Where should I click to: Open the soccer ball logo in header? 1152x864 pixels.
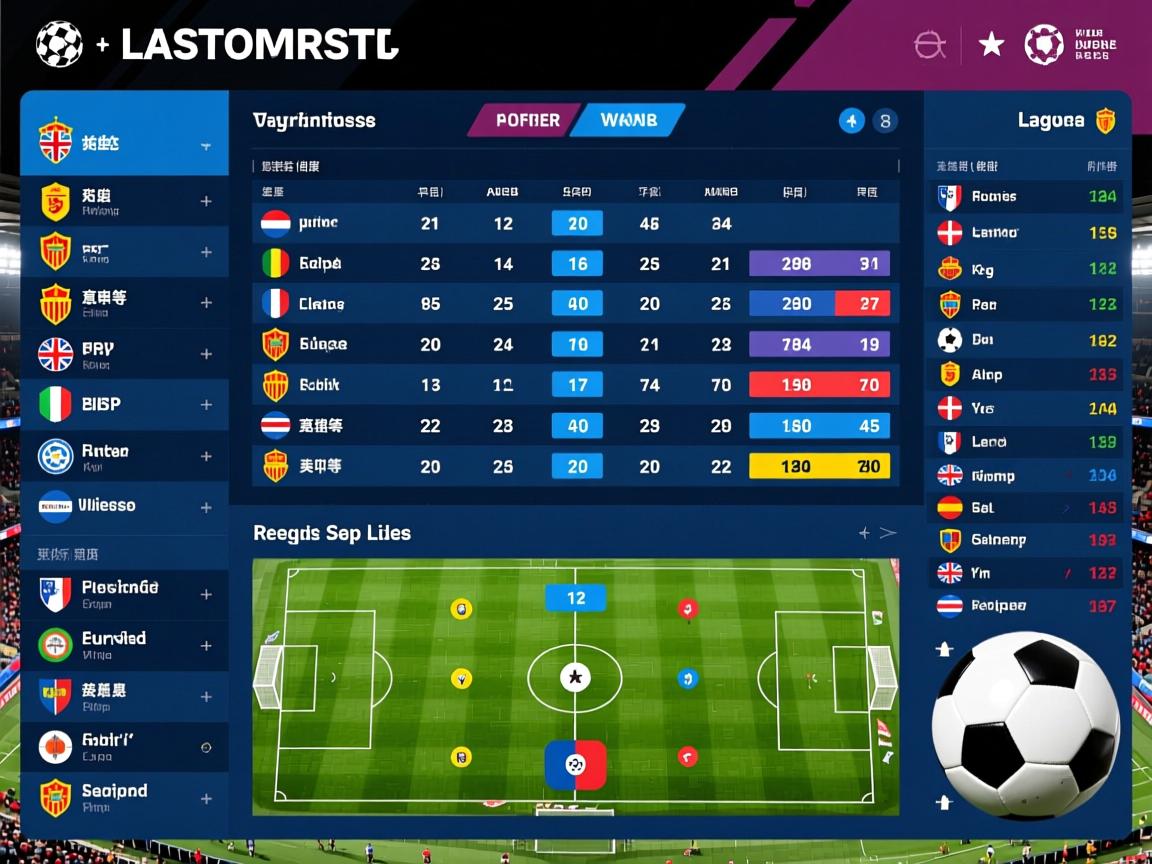tap(59, 45)
